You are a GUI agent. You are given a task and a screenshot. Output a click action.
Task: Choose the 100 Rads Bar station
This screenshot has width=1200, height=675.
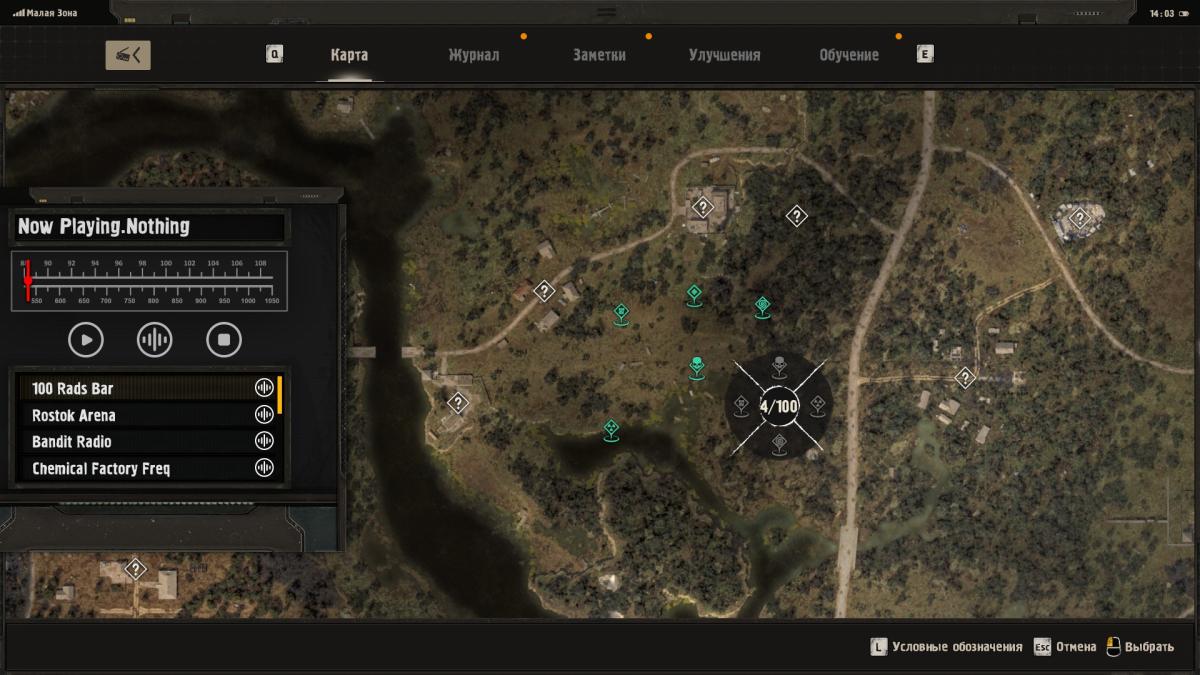[140, 388]
